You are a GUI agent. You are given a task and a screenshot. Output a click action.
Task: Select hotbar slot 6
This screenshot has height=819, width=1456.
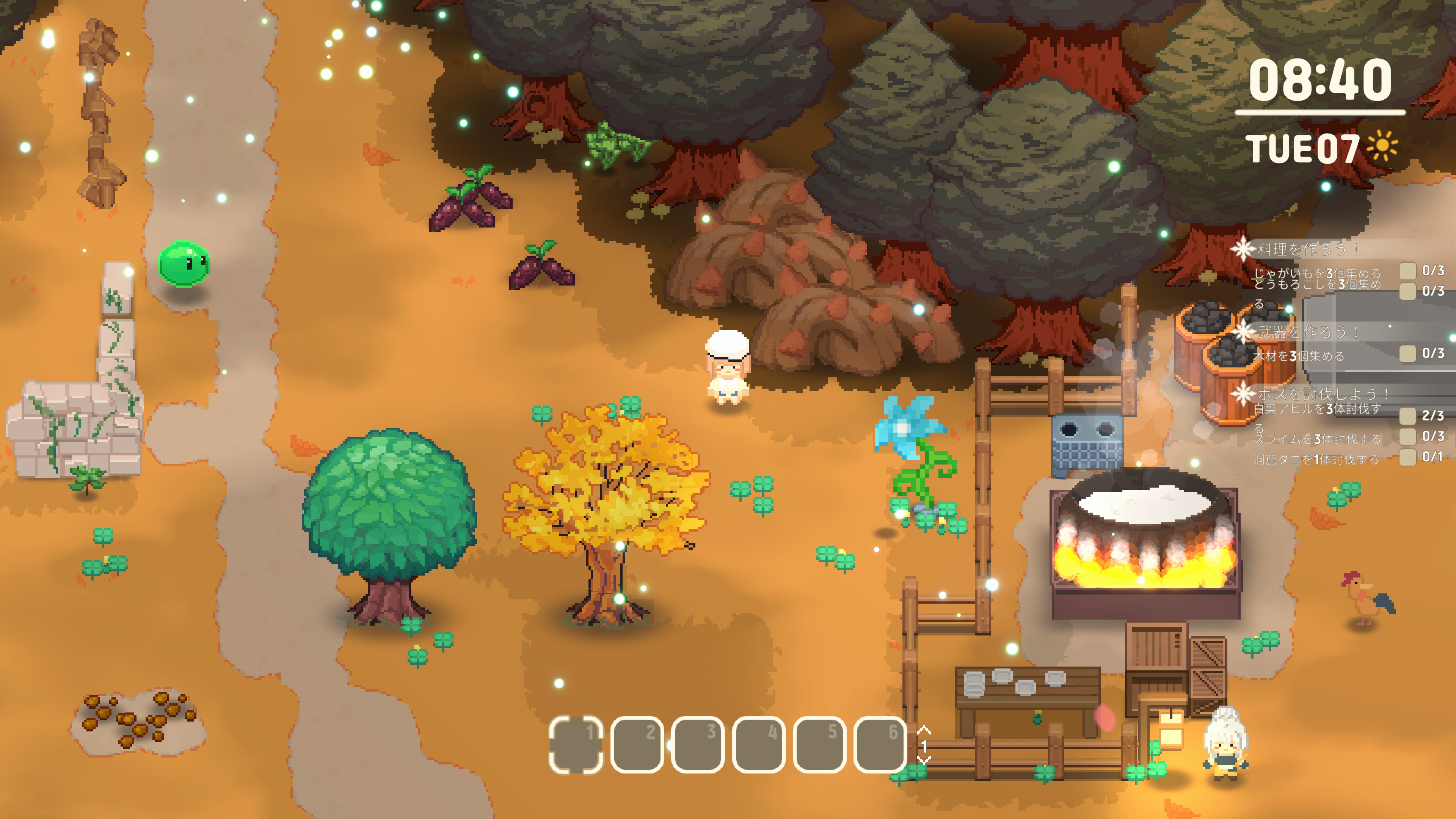tap(880, 744)
